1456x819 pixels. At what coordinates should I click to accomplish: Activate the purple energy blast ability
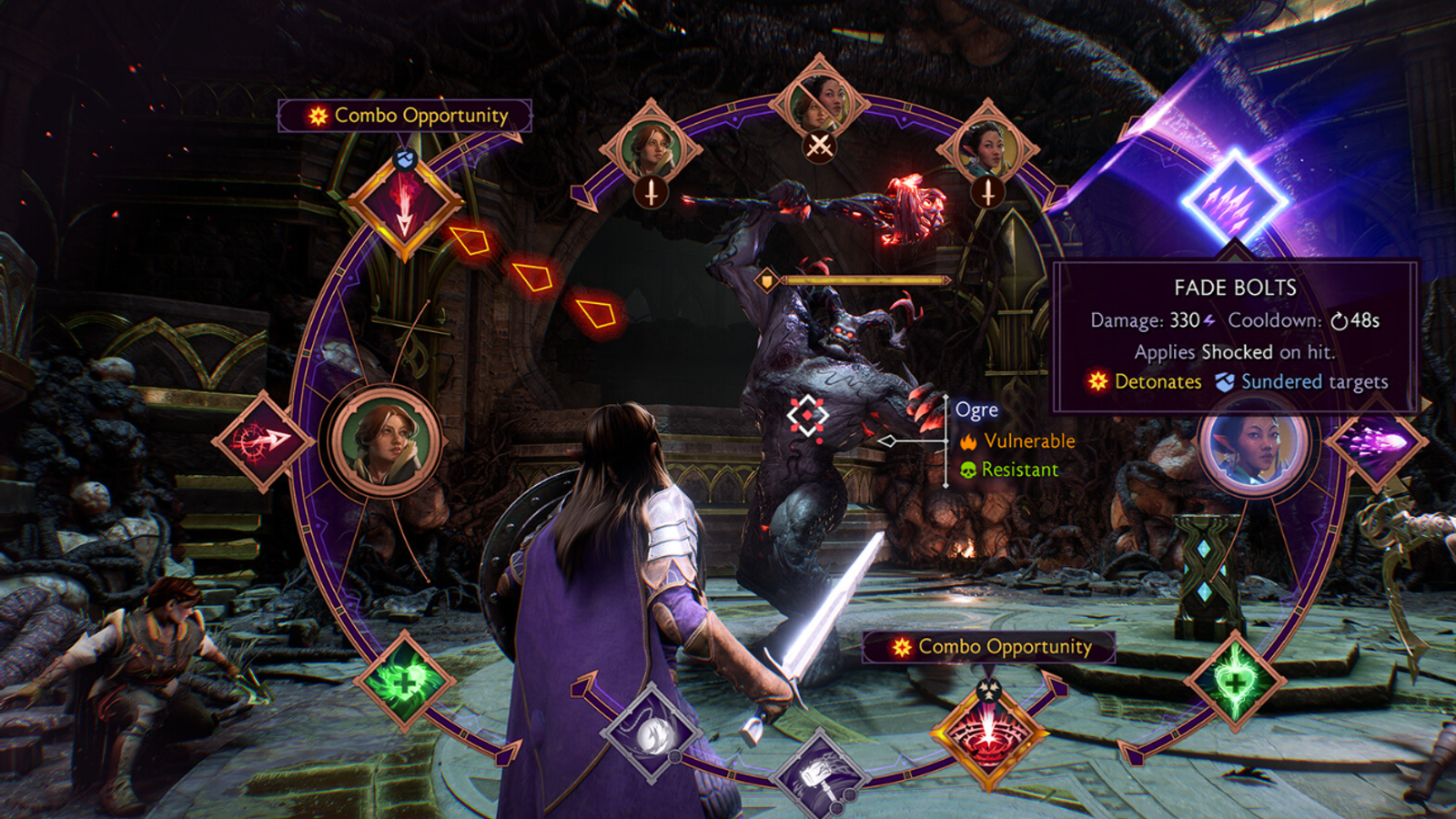[1376, 443]
